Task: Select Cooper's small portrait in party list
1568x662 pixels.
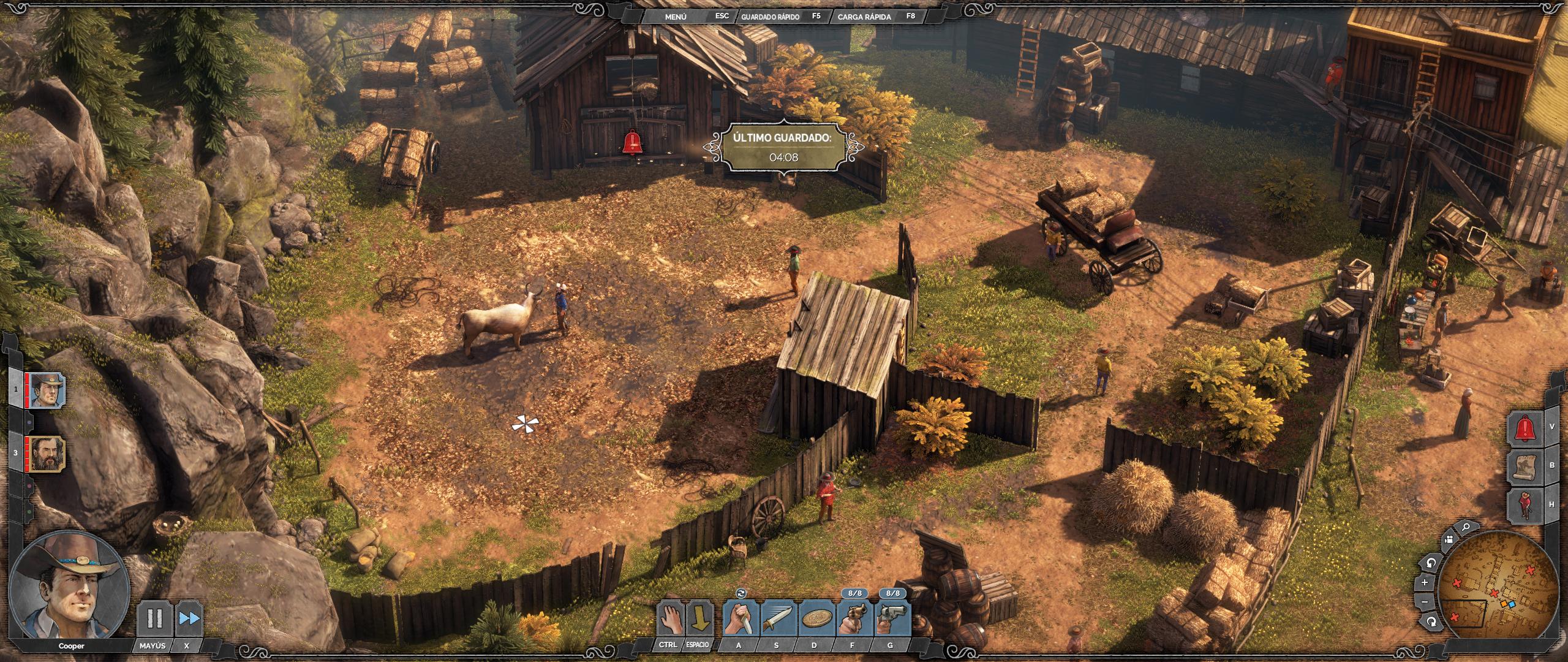Action: pos(48,390)
